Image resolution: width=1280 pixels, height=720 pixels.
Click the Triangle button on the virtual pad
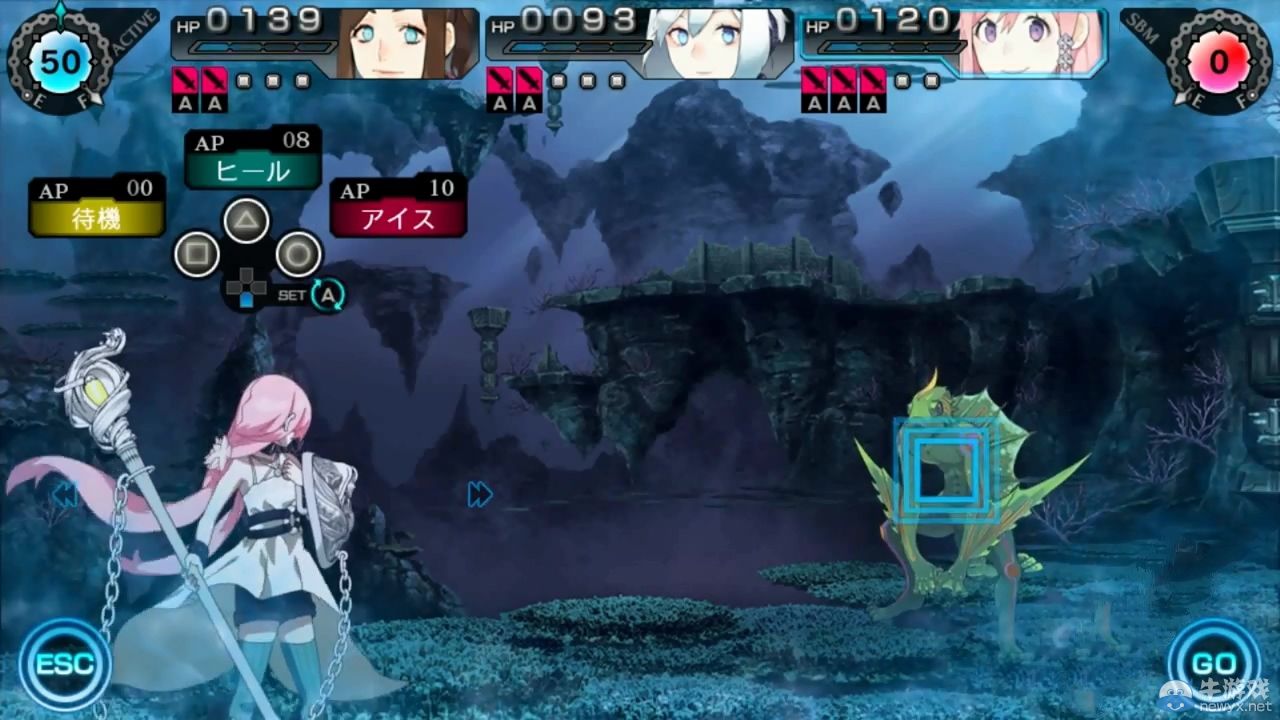246,220
